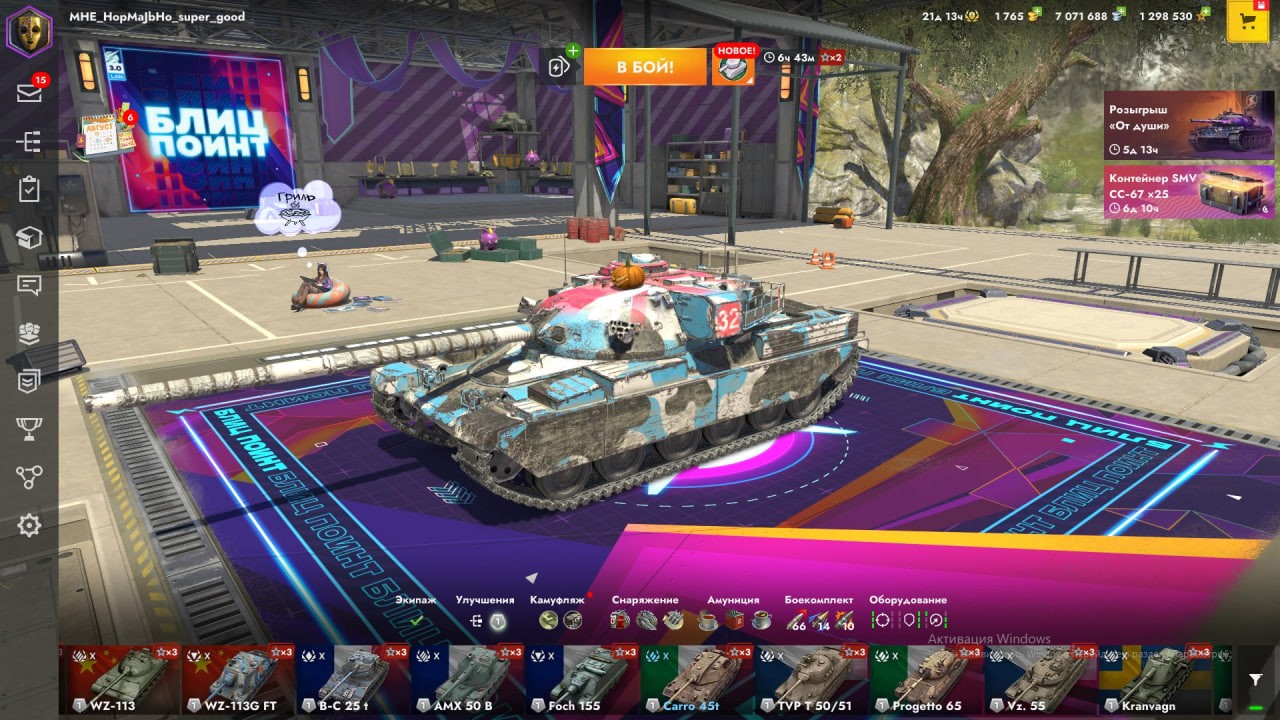Start a battle with the В БОЙ! button
This screenshot has width=1280, height=720.
pyautogui.click(x=645, y=67)
